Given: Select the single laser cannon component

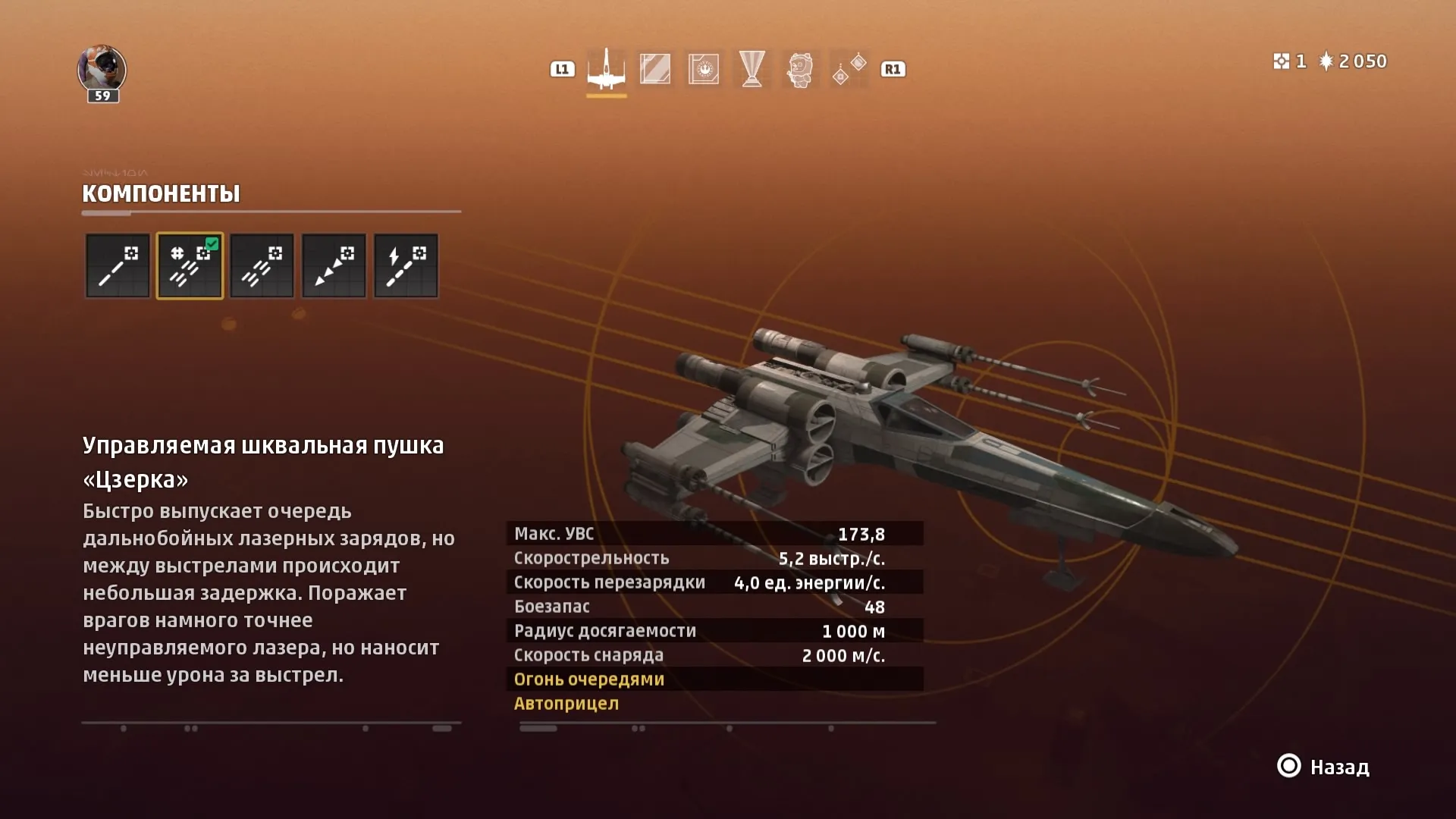Looking at the screenshot, I should tap(118, 265).
